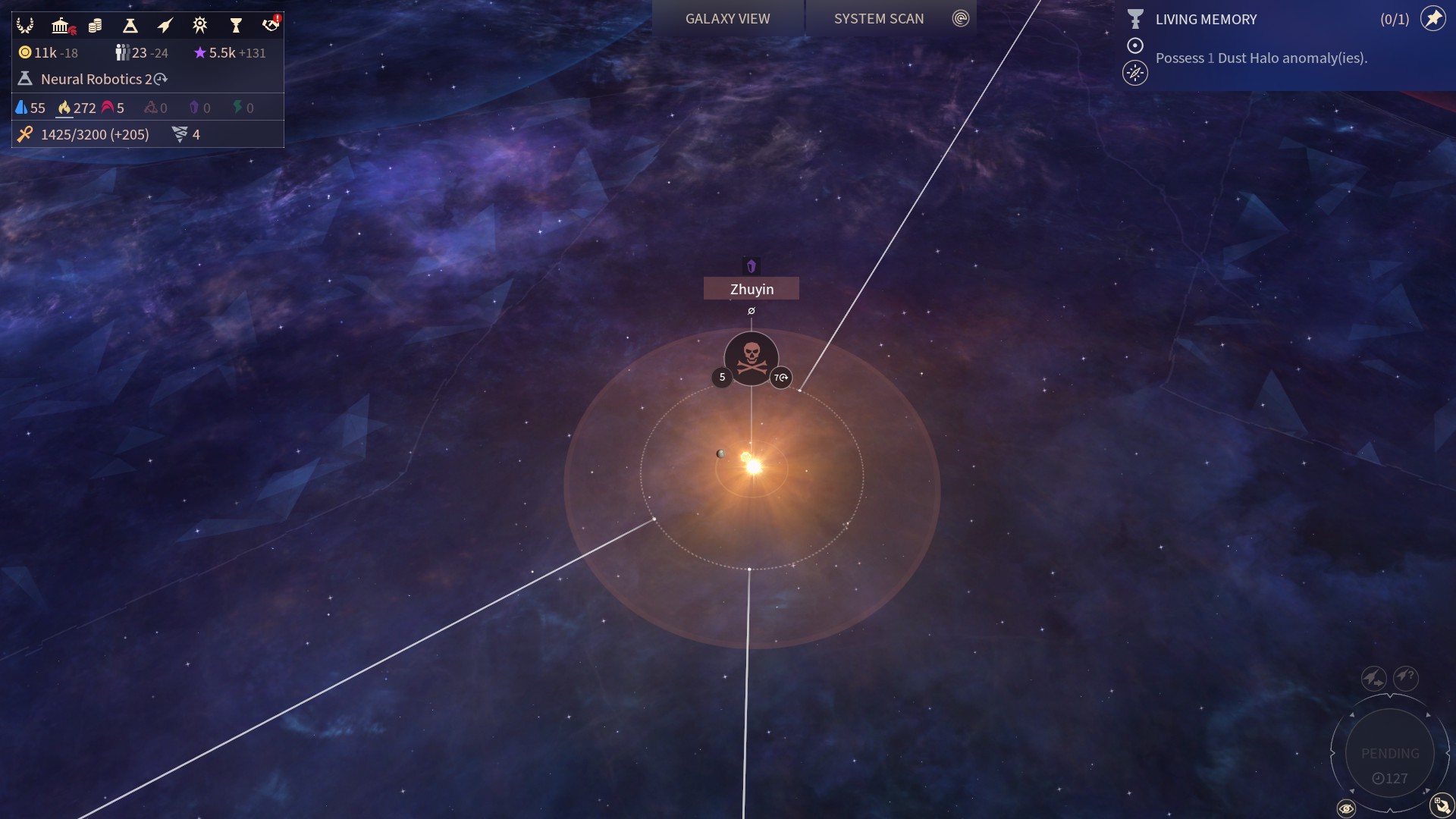Open the Living Memory quest tracker entry
Screen dimensions: 1456x819
[x=1206, y=20]
